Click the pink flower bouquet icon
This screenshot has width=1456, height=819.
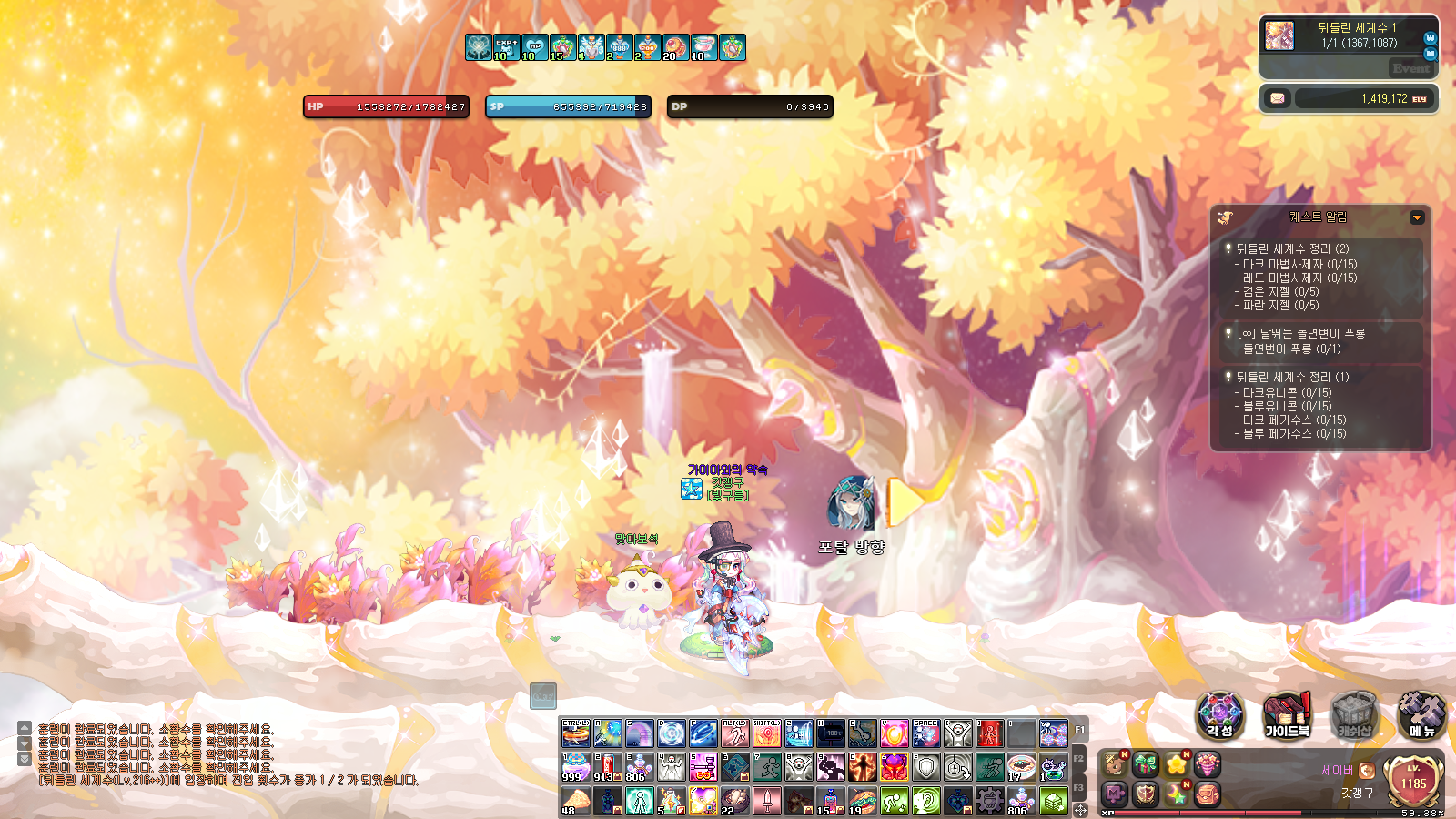1208,764
